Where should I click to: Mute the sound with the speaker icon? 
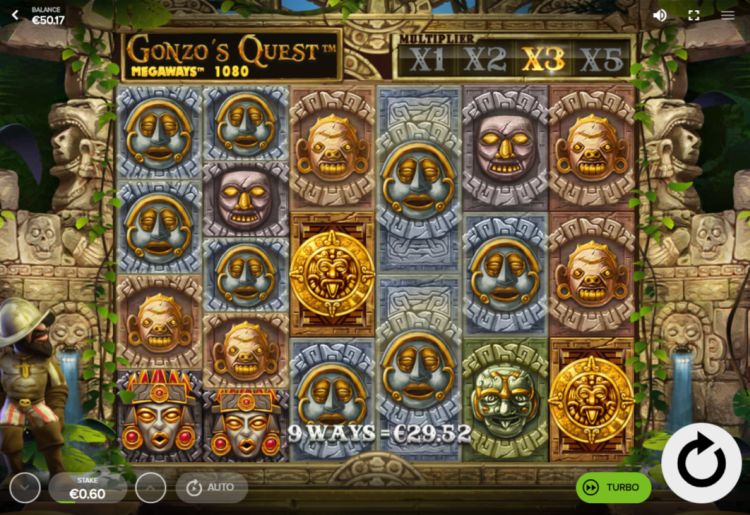[x=660, y=15]
